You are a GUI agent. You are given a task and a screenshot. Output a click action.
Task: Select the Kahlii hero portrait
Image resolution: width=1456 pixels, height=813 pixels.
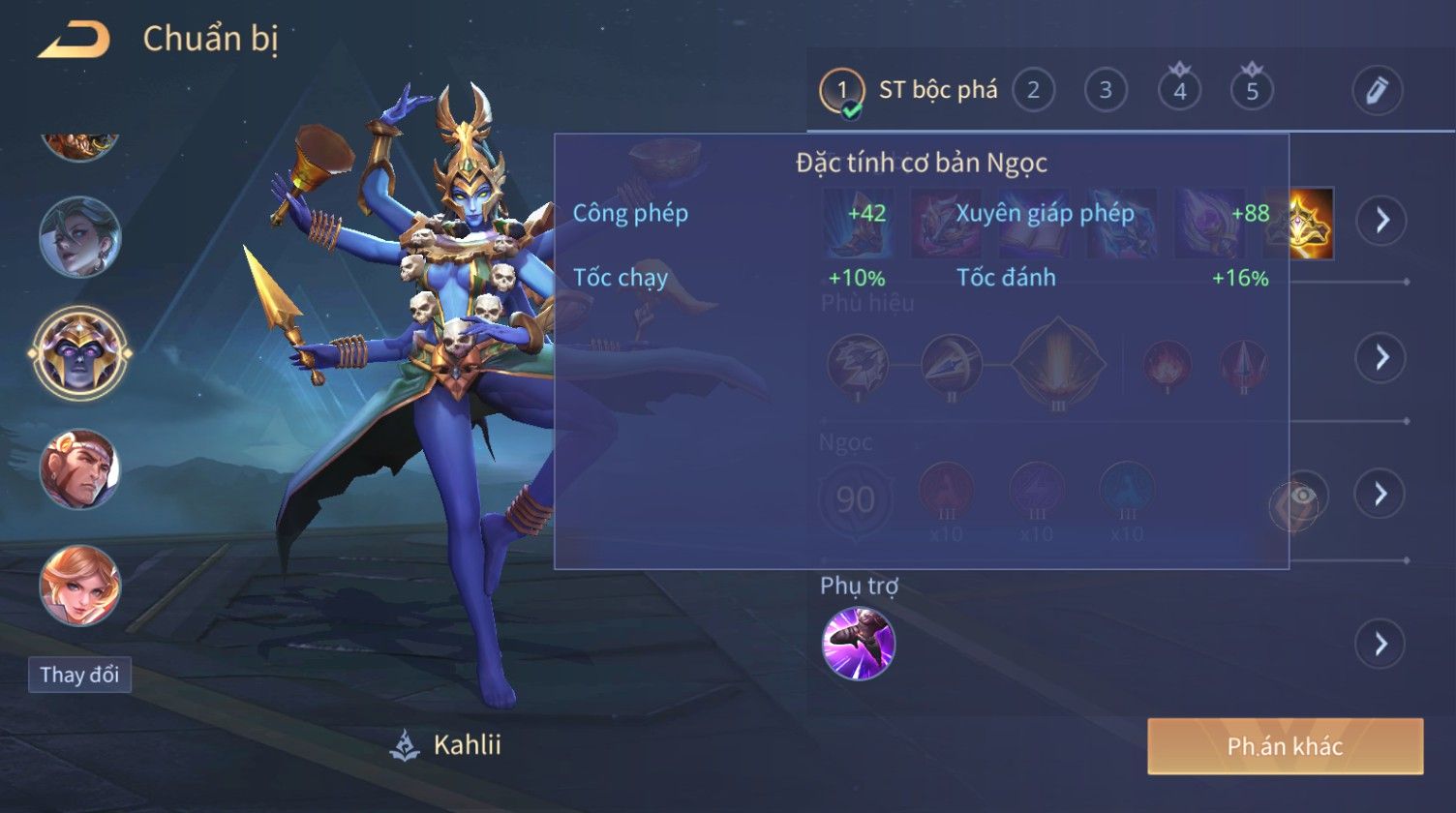tap(80, 353)
